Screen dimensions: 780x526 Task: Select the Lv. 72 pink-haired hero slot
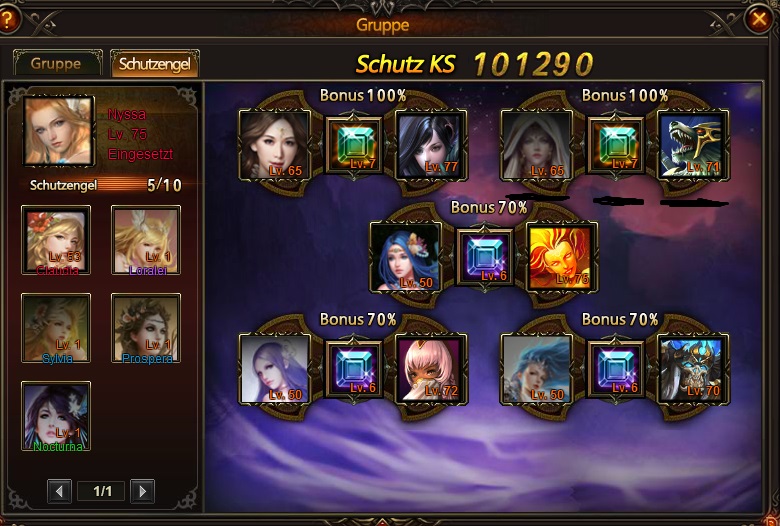coord(428,368)
